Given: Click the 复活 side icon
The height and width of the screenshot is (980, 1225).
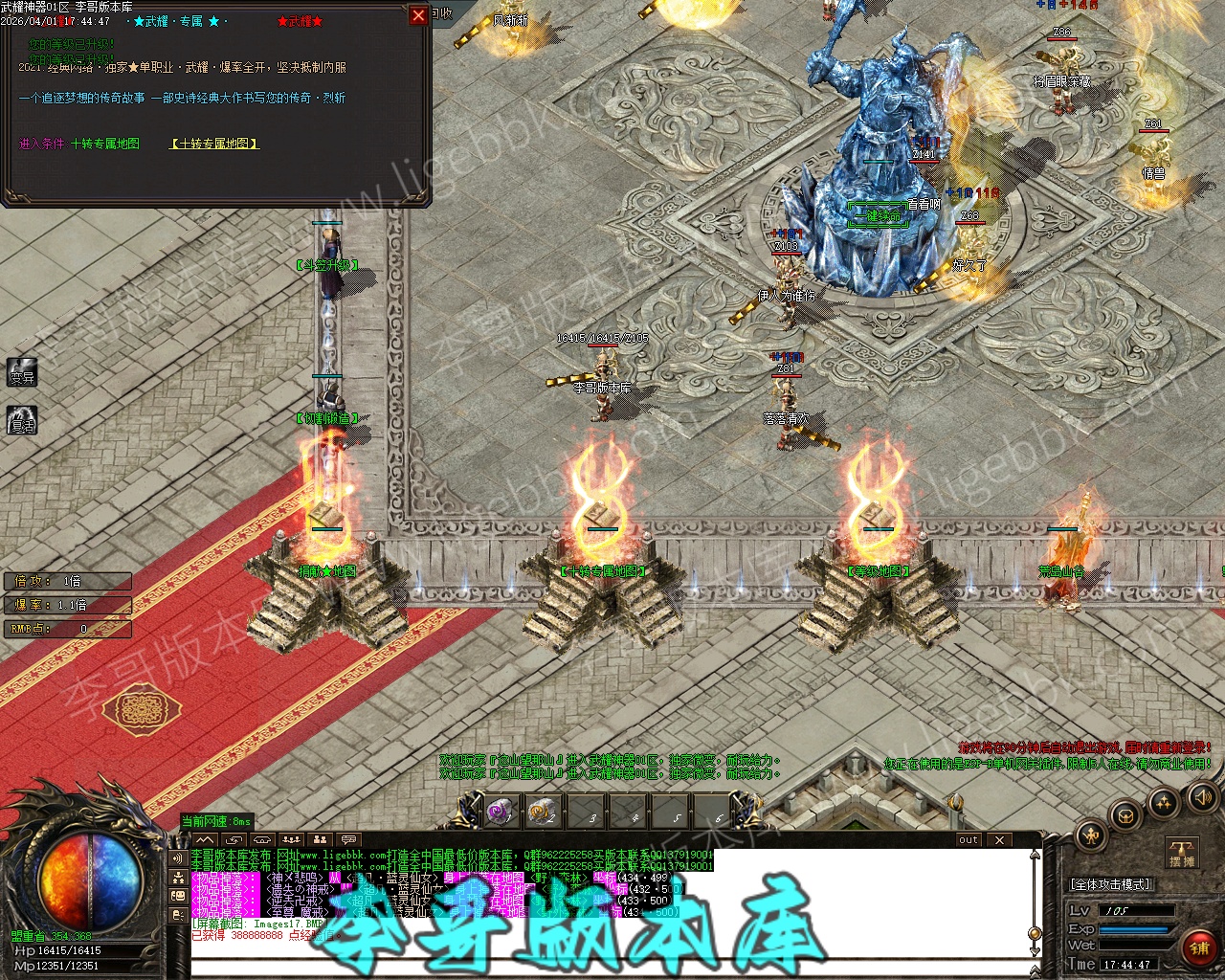Looking at the screenshot, I should (x=22, y=420).
